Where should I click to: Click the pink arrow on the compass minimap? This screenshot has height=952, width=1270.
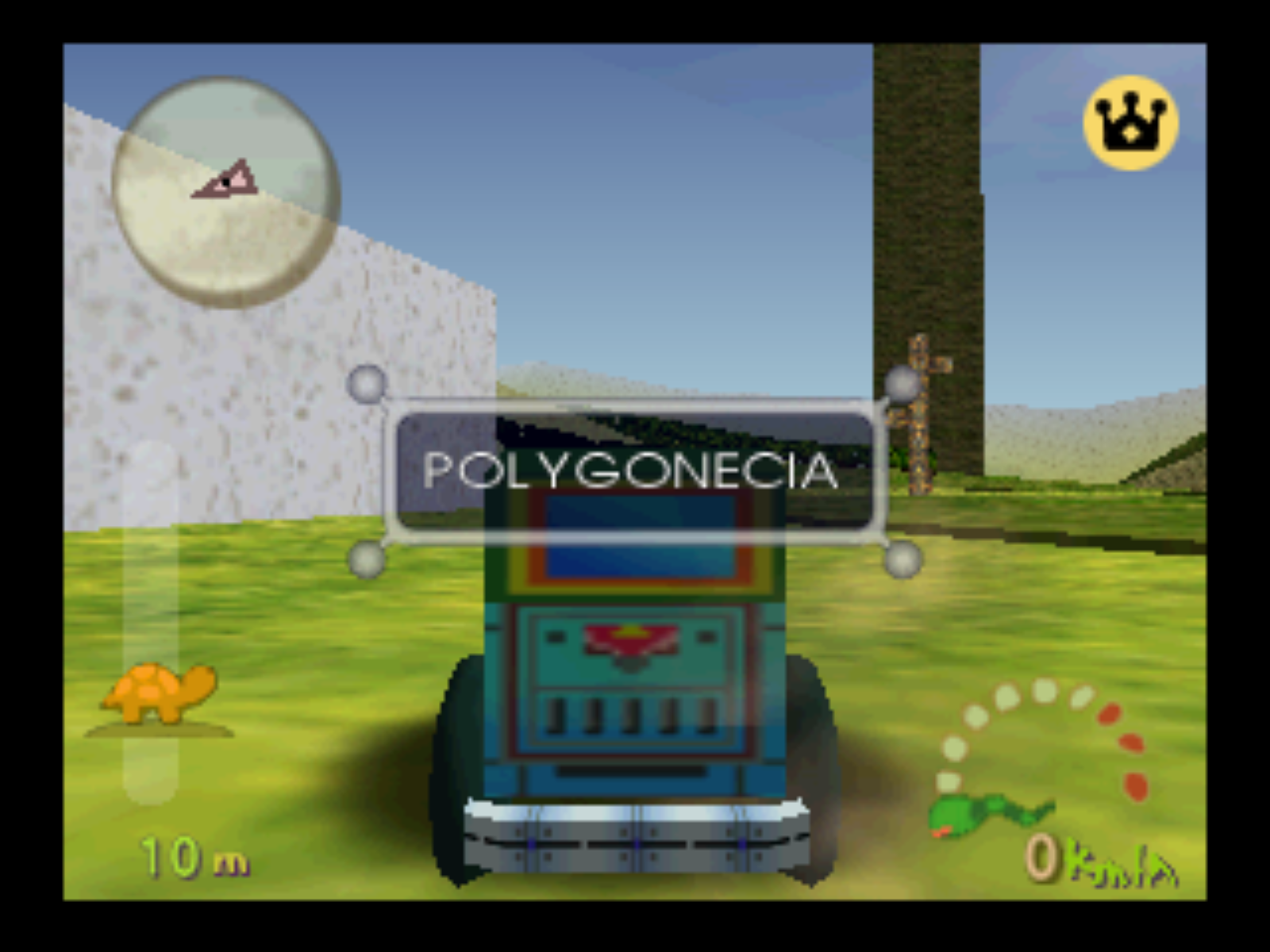click(225, 181)
